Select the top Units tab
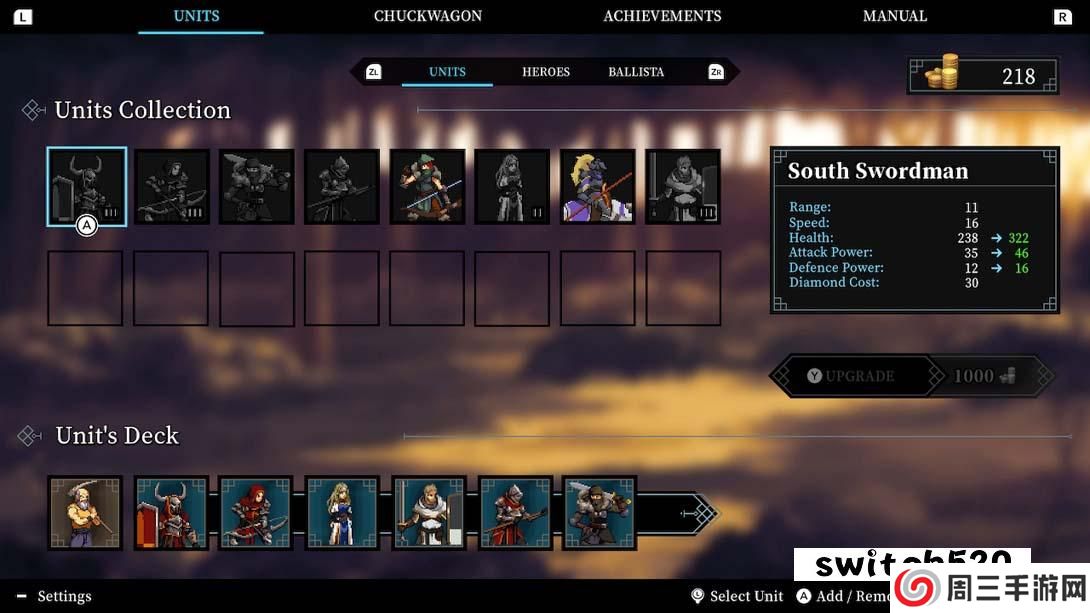1090x613 pixels. (196, 16)
